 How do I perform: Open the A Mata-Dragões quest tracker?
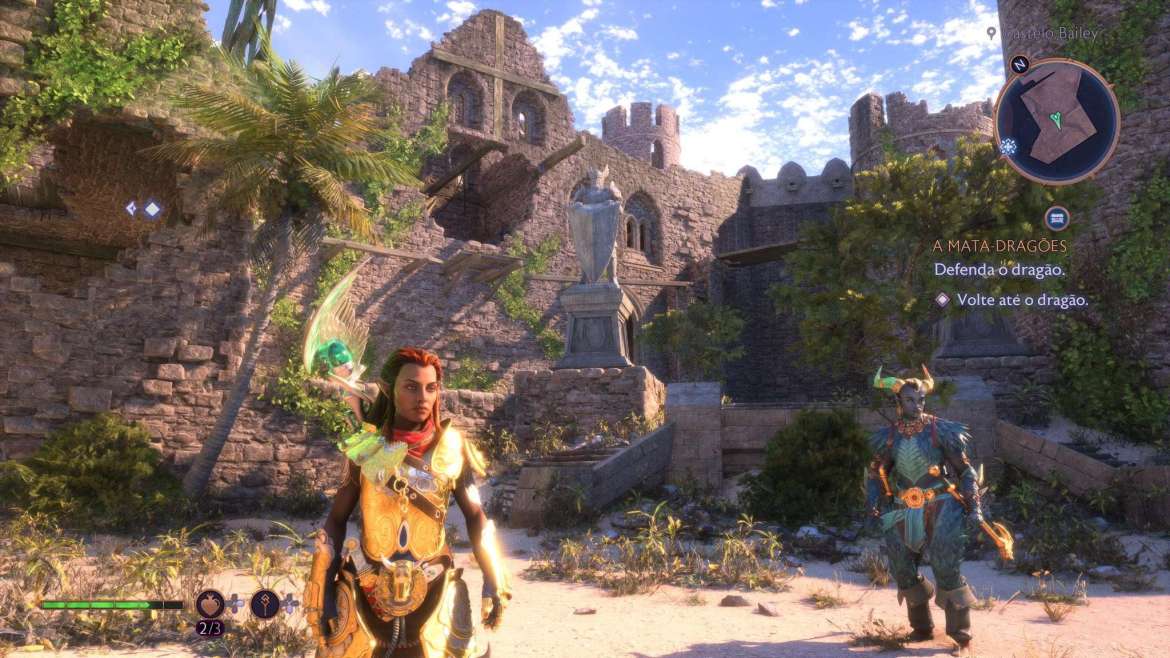pos(999,246)
